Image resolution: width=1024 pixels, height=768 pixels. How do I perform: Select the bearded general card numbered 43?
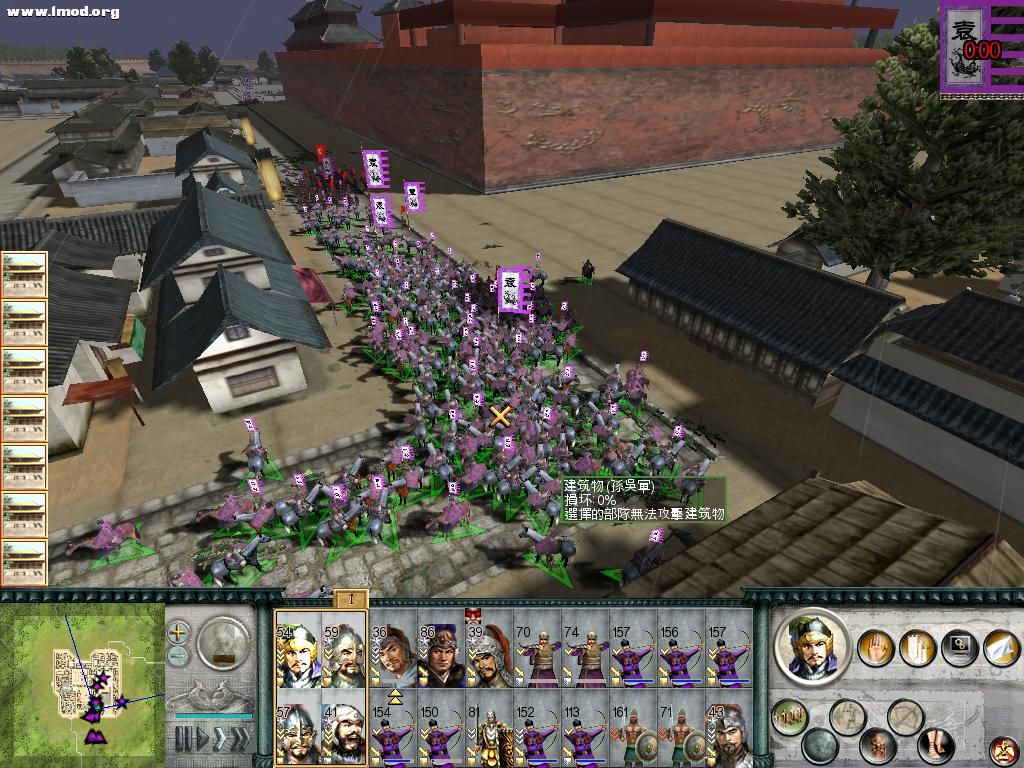coord(728,732)
